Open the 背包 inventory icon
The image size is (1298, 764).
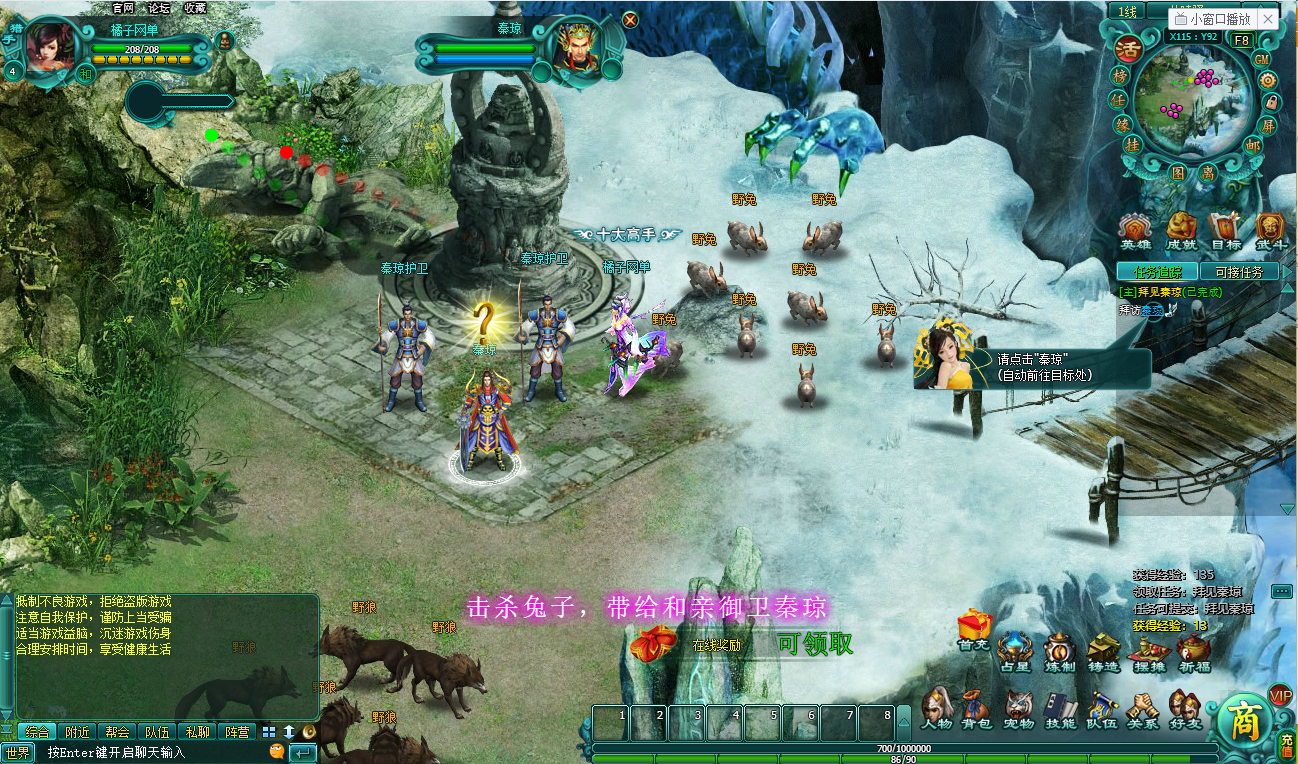coord(972,703)
